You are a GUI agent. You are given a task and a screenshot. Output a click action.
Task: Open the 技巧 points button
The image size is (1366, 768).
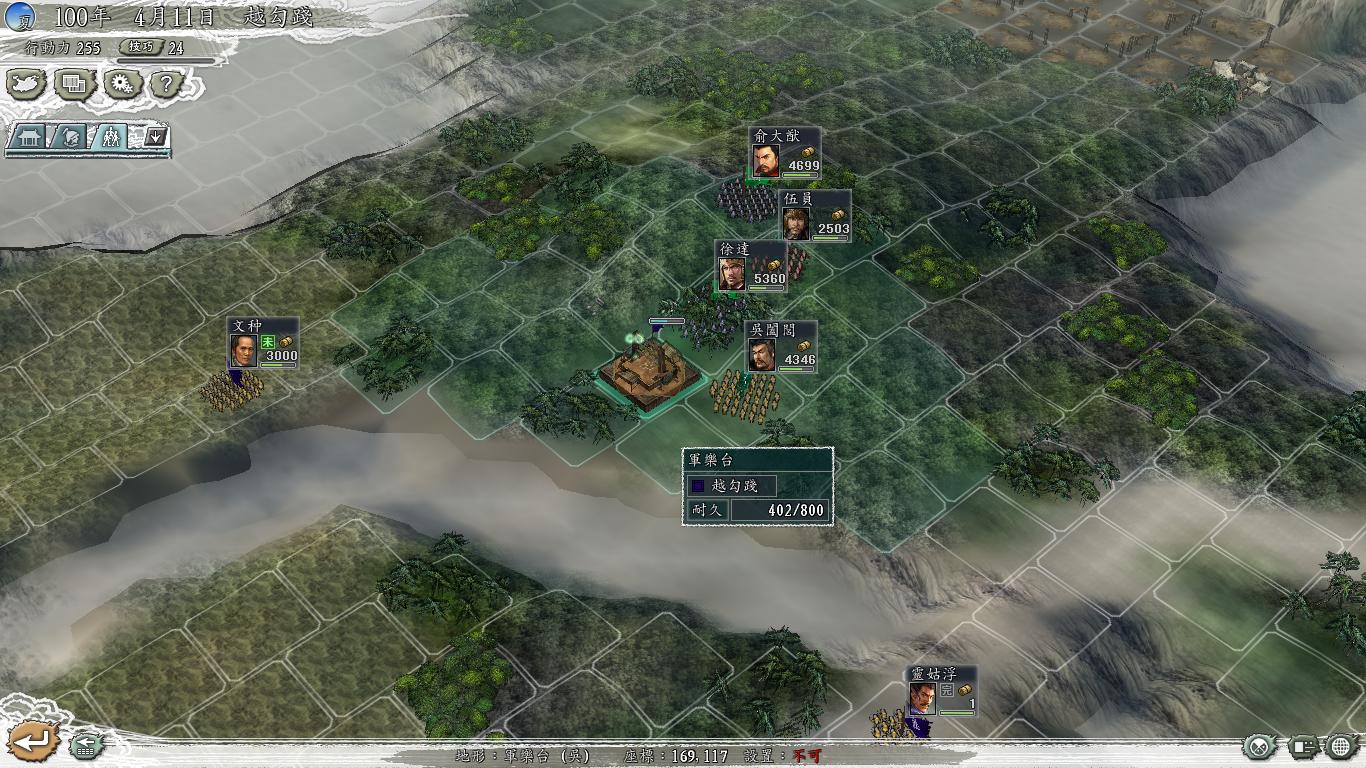(140, 47)
